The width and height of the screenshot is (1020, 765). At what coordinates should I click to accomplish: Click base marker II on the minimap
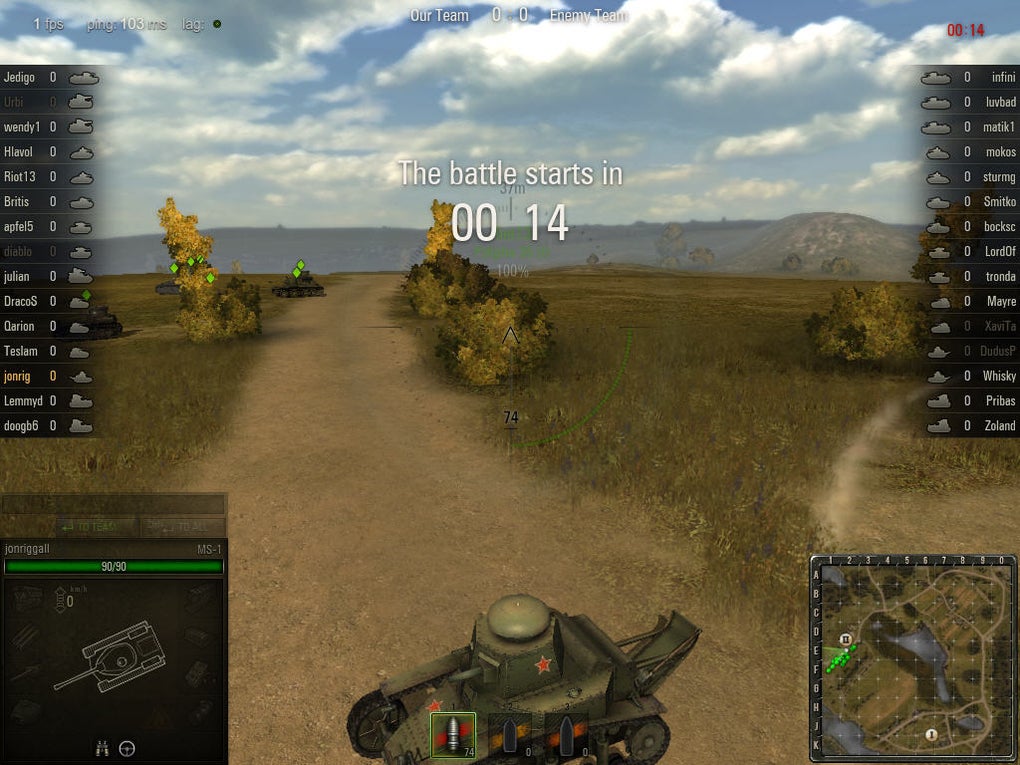coord(846,637)
